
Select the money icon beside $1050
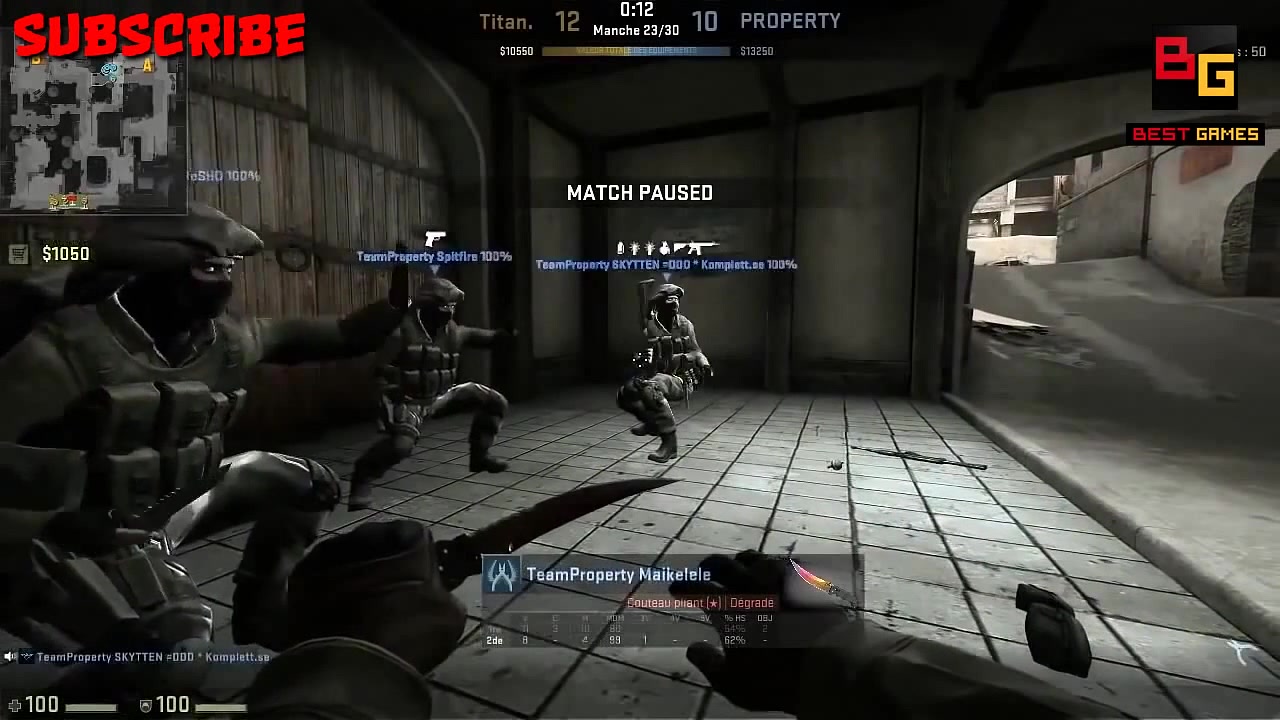18,254
